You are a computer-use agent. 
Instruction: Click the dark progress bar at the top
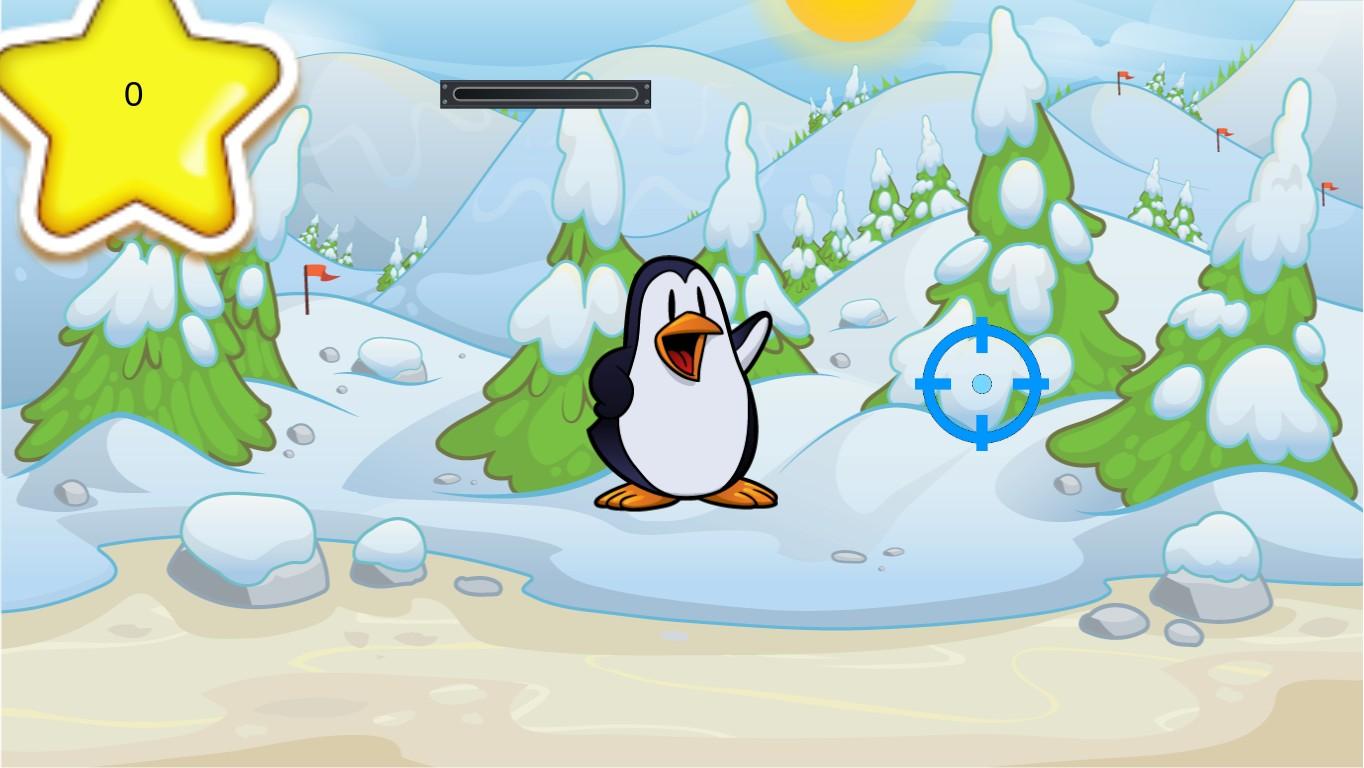[x=545, y=93]
